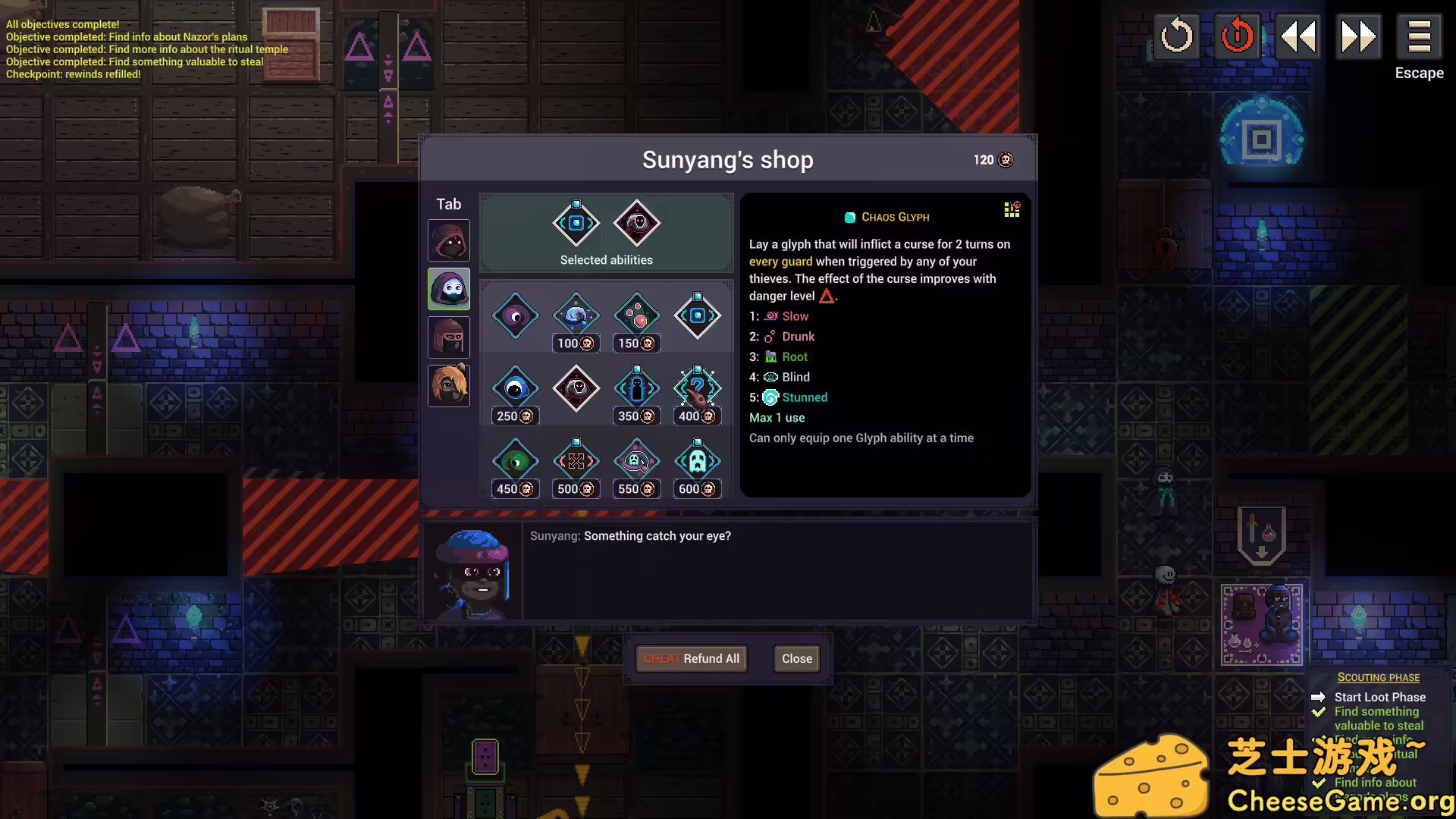The height and width of the screenshot is (819, 1456).
Task: Select the orange-haired thief portrait
Action: pyautogui.click(x=449, y=386)
